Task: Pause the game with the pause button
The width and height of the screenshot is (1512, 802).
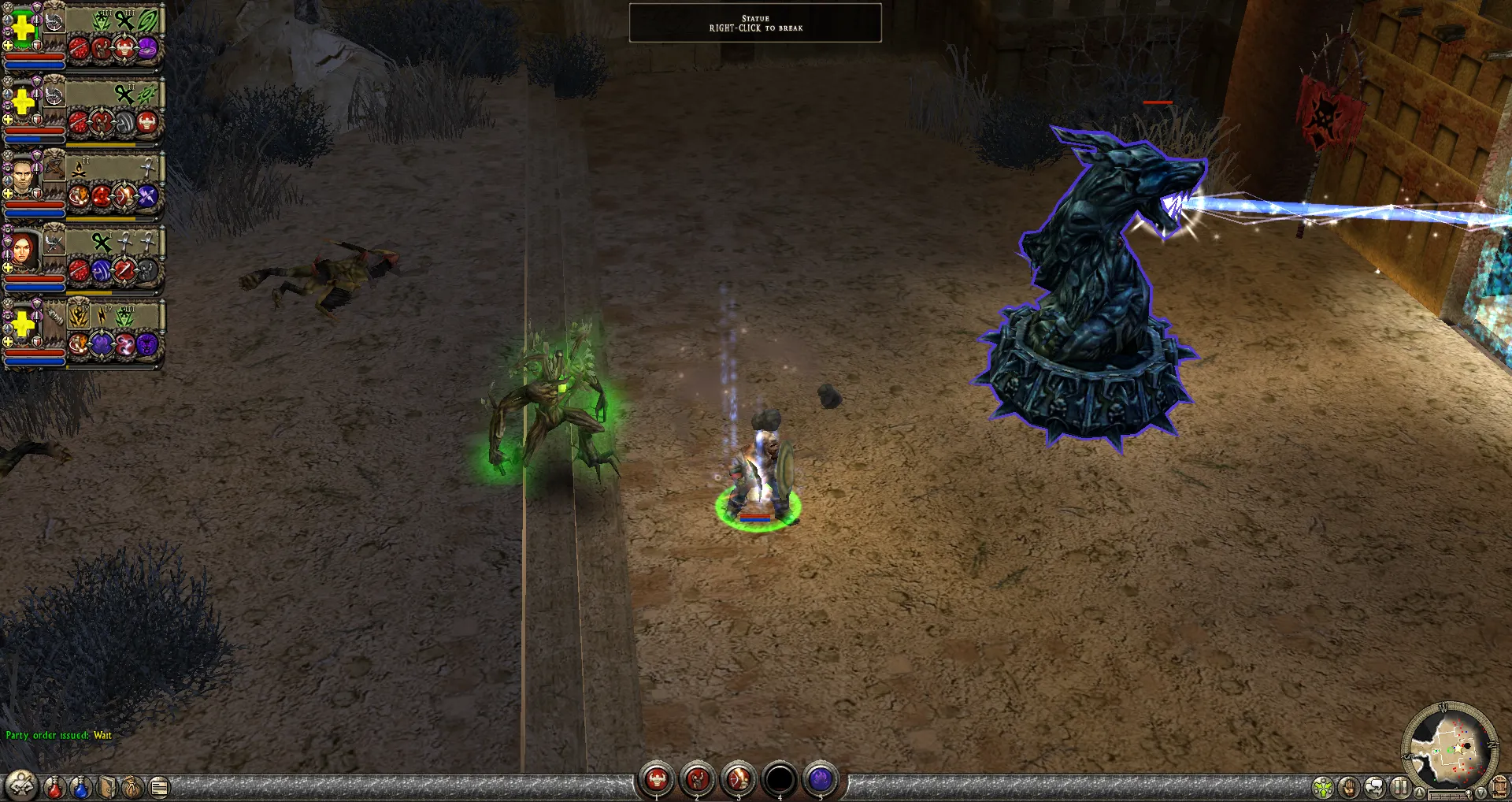Action: click(1400, 786)
